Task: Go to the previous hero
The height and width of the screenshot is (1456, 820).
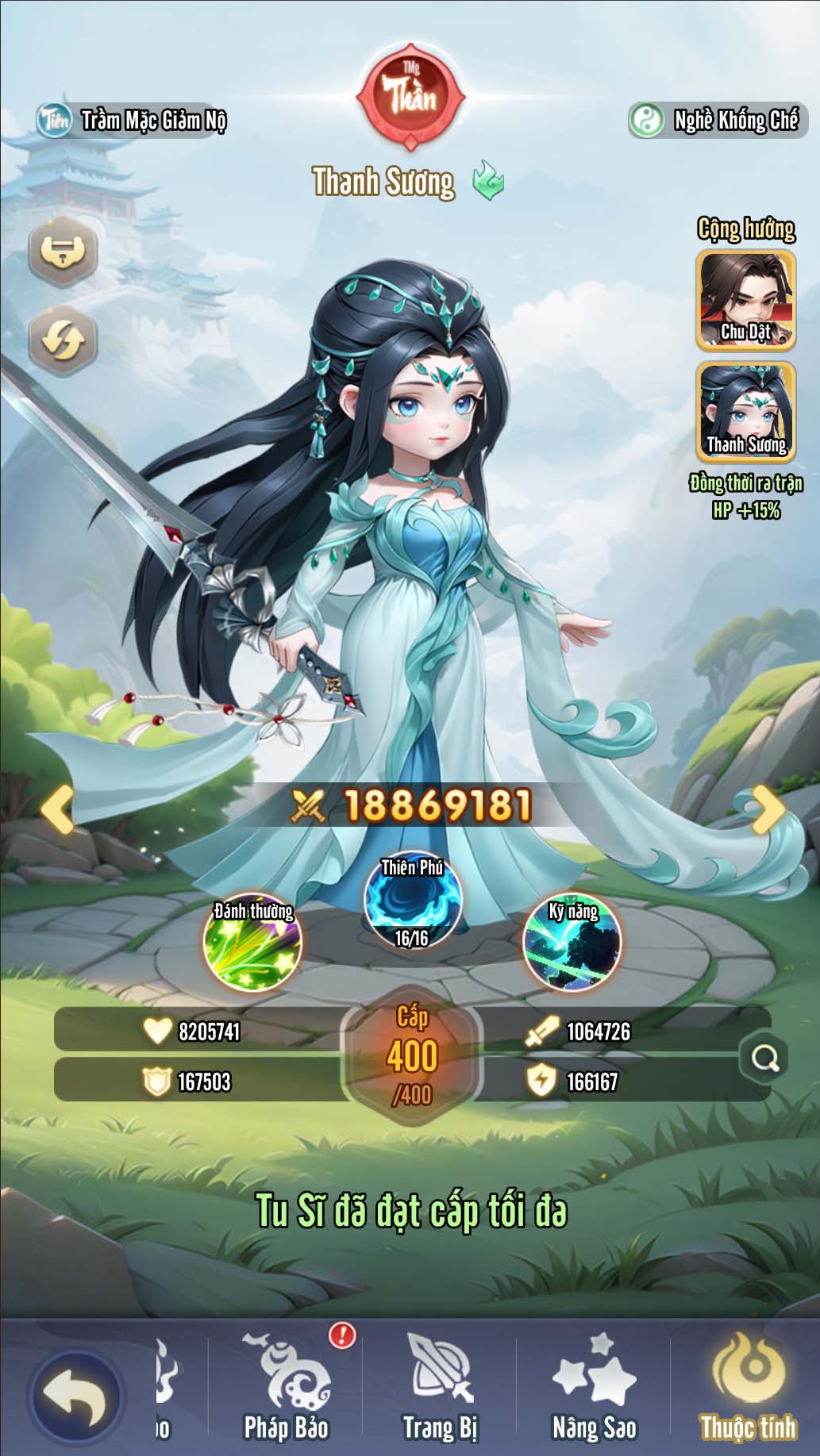Action: [x=57, y=809]
